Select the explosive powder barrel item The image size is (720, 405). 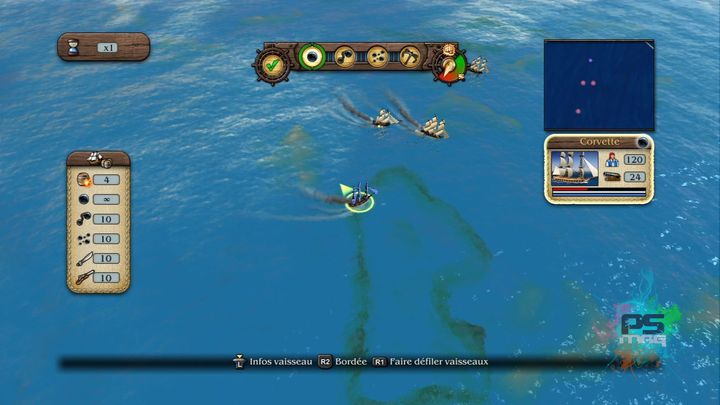click(85, 180)
